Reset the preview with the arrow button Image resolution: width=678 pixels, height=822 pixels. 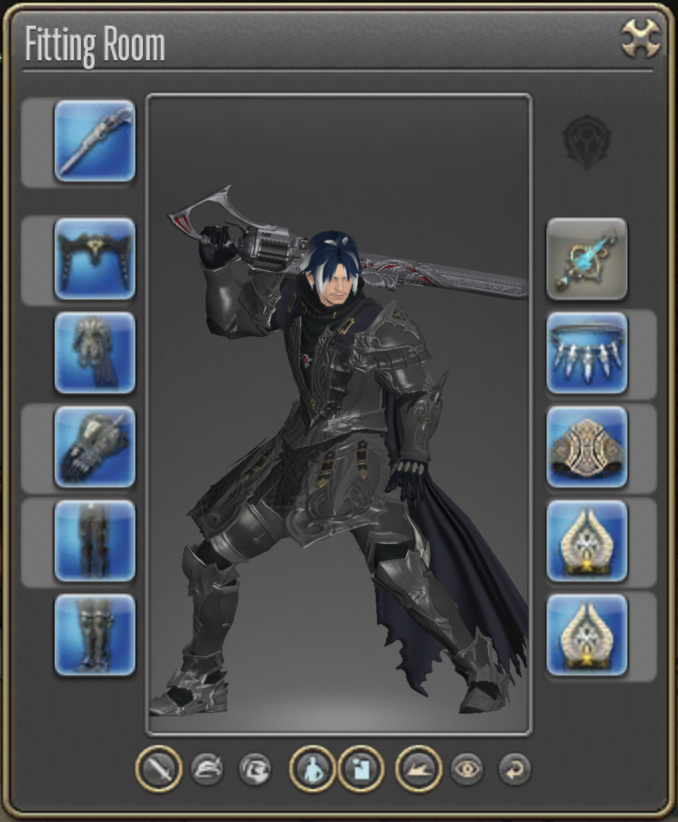(x=514, y=769)
